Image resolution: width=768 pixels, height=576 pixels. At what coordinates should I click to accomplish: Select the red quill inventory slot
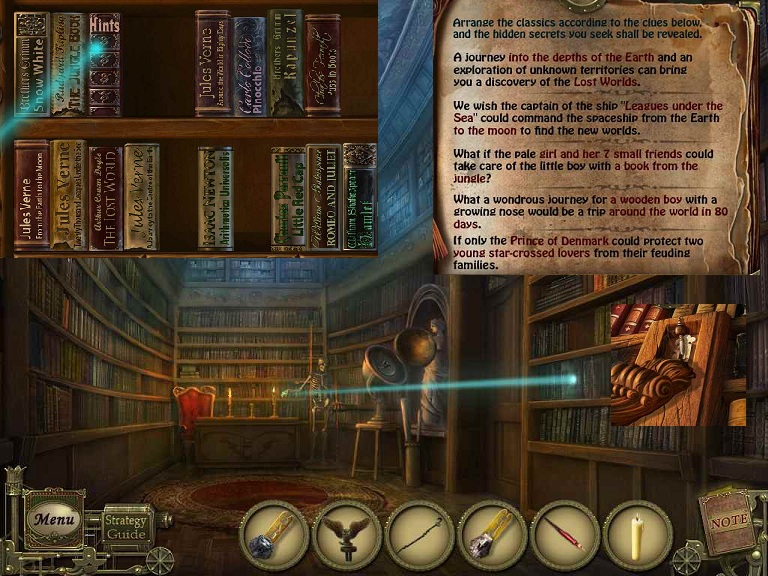point(565,534)
